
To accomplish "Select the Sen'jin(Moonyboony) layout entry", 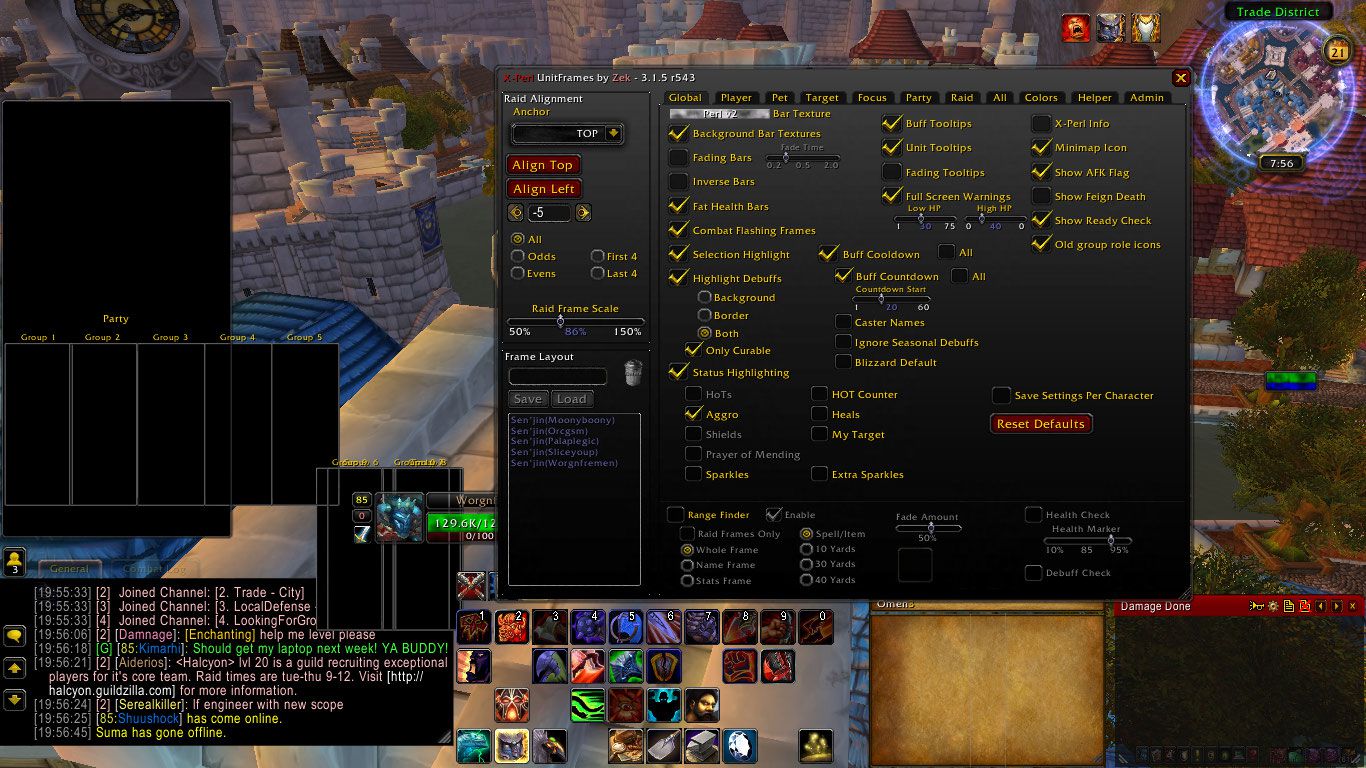I will (x=562, y=420).
